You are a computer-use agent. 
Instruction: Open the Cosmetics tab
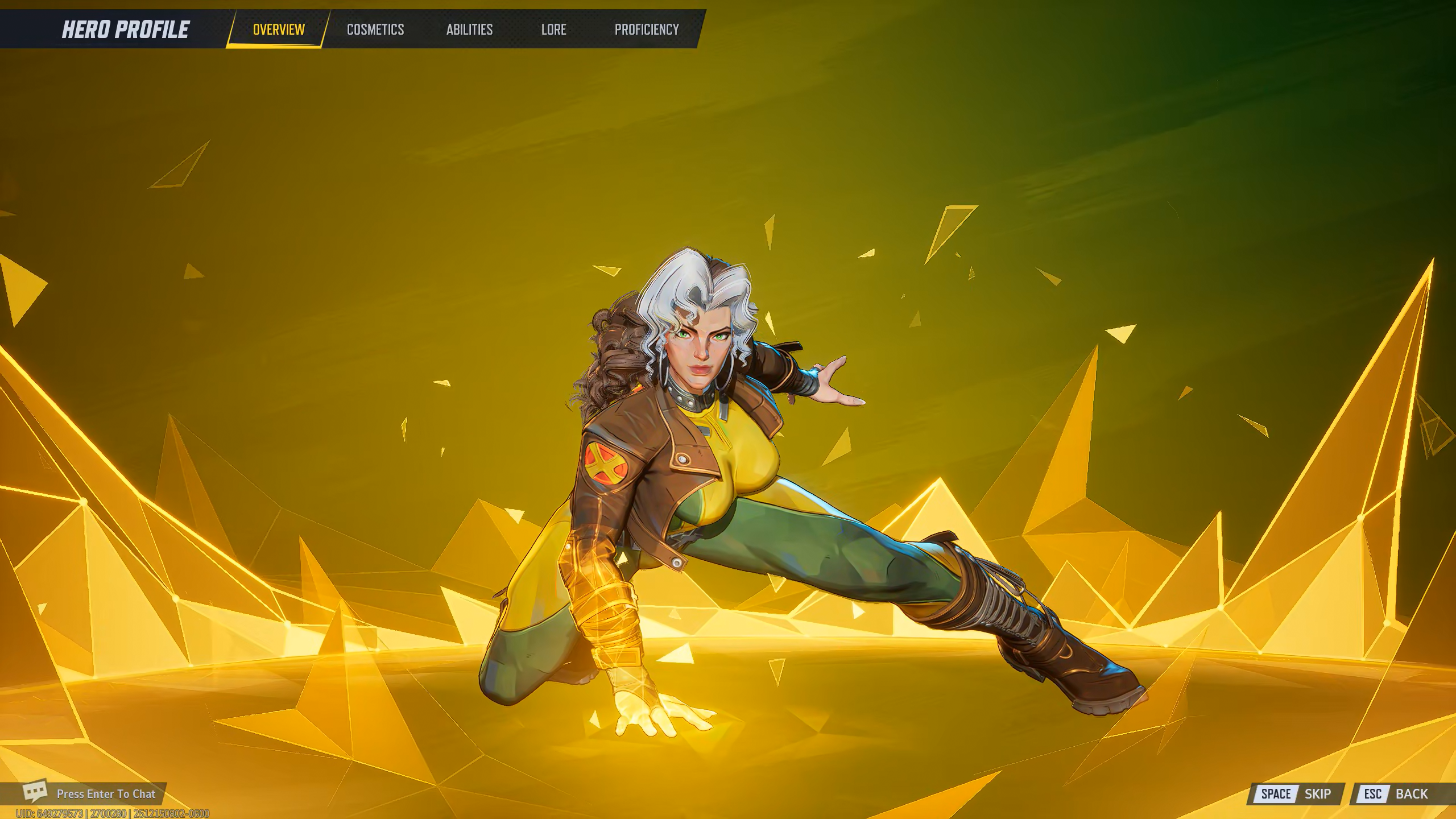375,30
